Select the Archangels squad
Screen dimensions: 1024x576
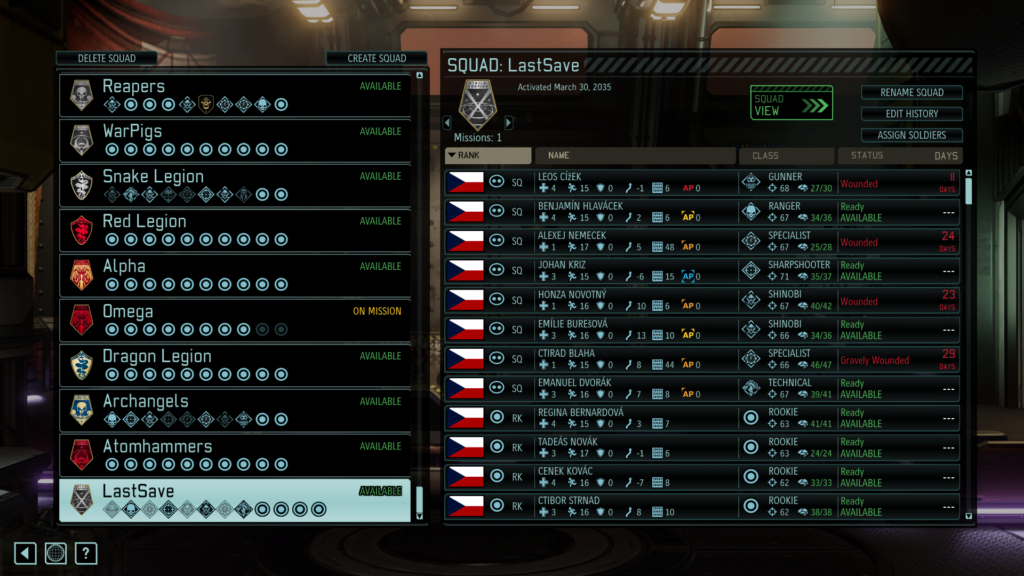[235, 410]
